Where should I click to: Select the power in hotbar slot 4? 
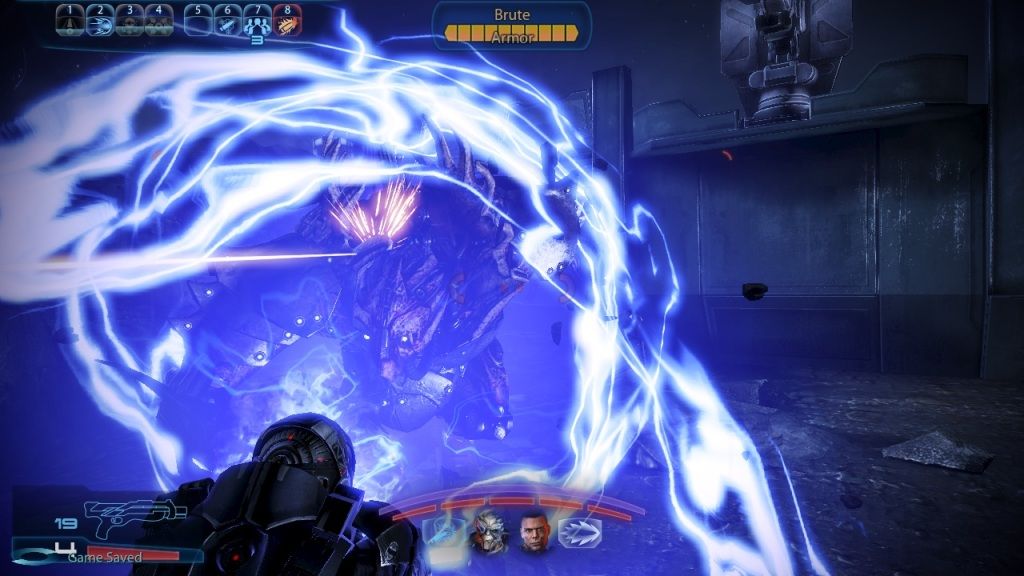click(158, 21)
